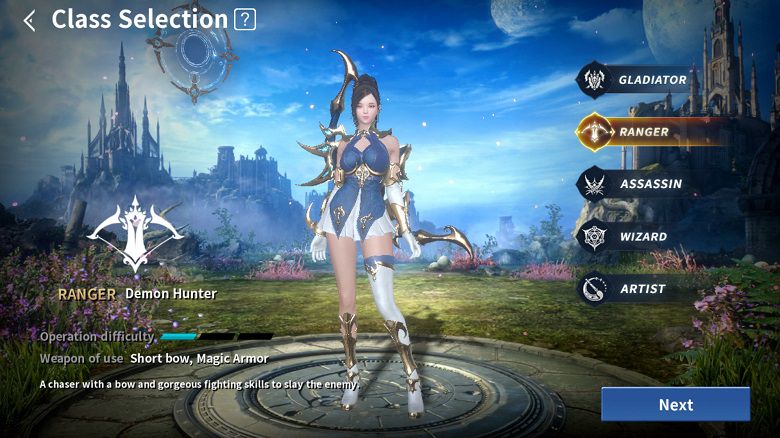Open the question mark help icon
This screenshot has width=780, height=438.
[x=244, y=19]
